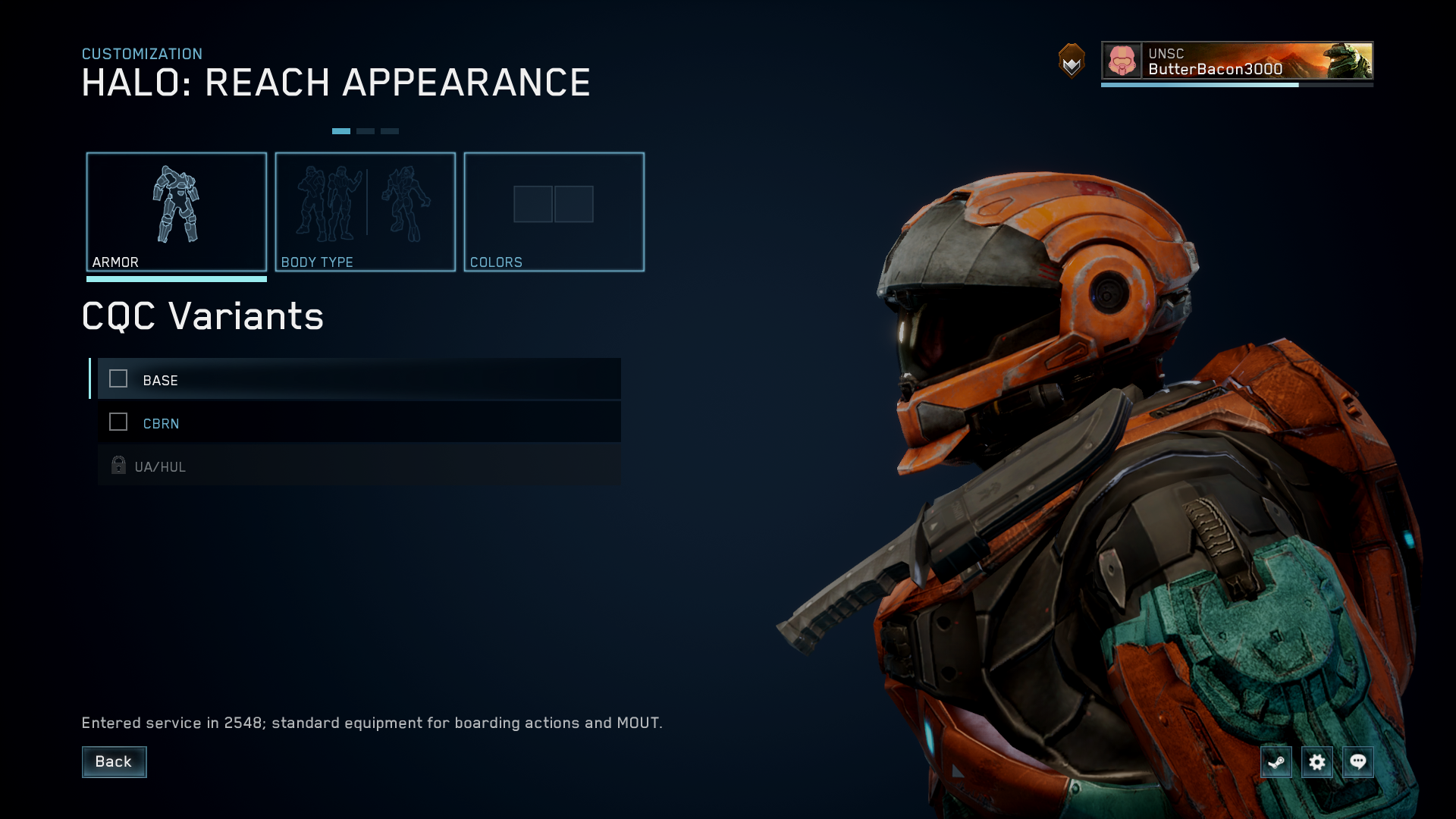Switch to the Body Type tab
The image size is (1456, 819).
tap(366, 212)
